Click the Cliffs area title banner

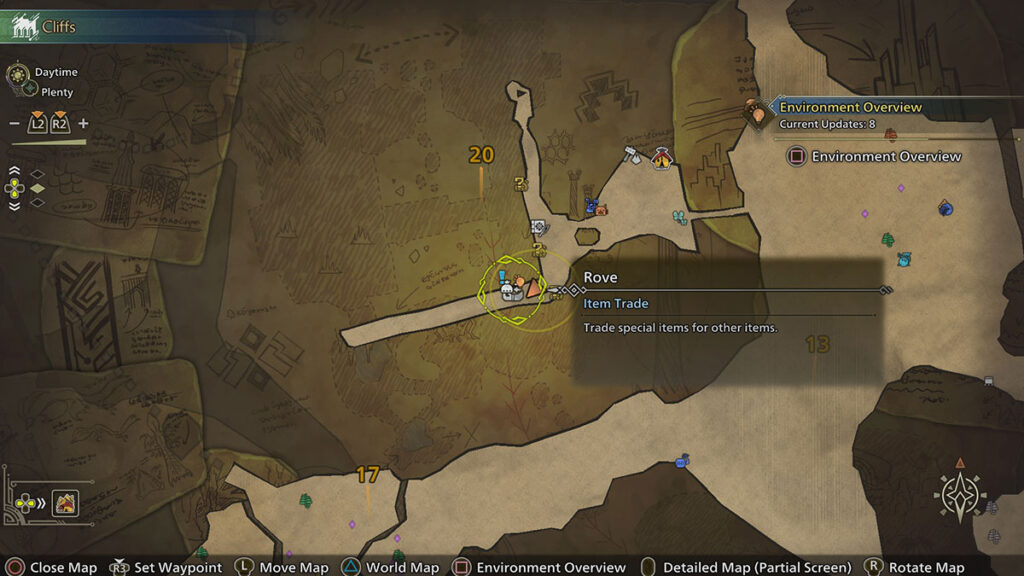click(60, 27)
